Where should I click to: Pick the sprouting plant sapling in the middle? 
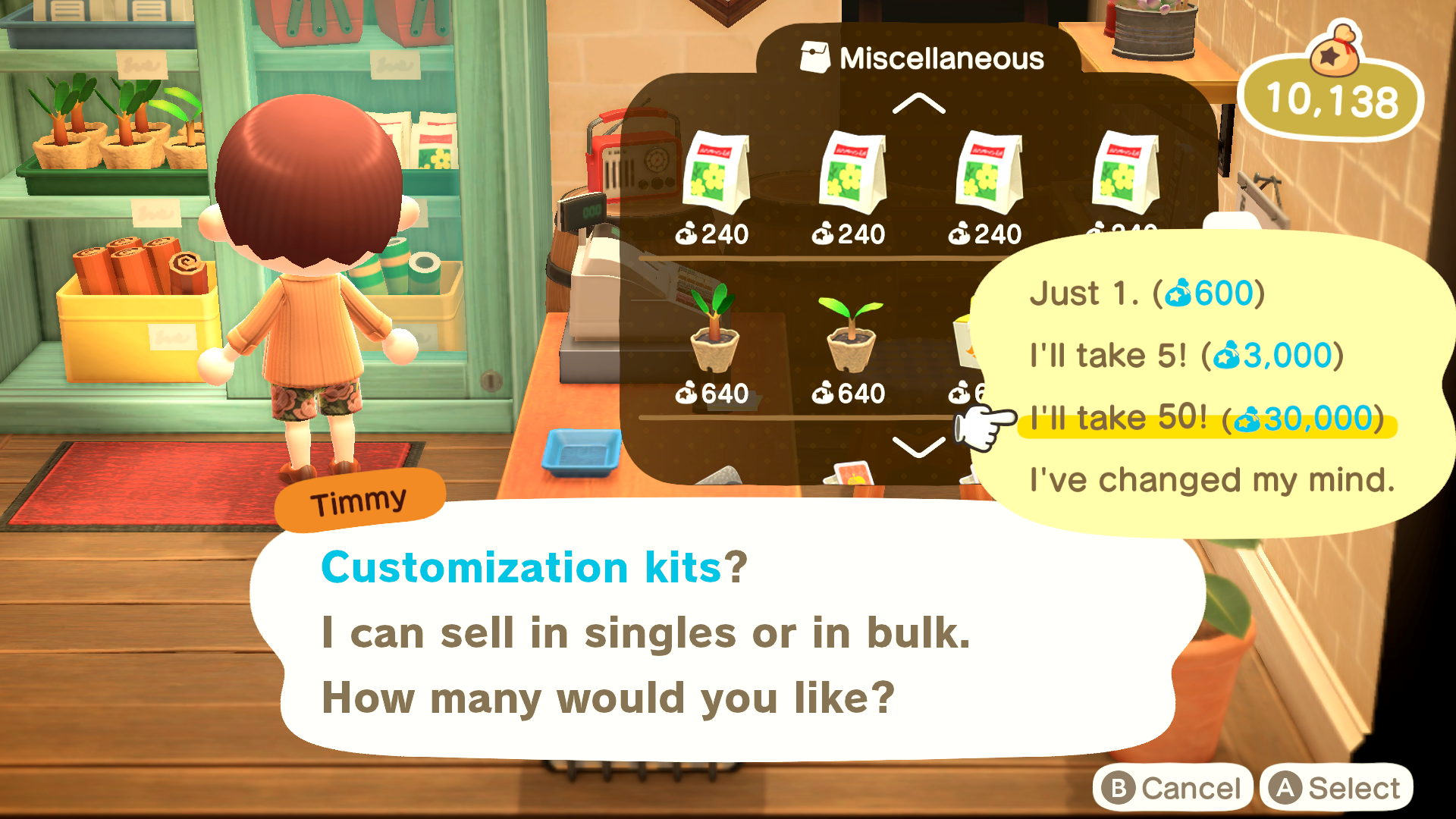[x=853, y=334]
